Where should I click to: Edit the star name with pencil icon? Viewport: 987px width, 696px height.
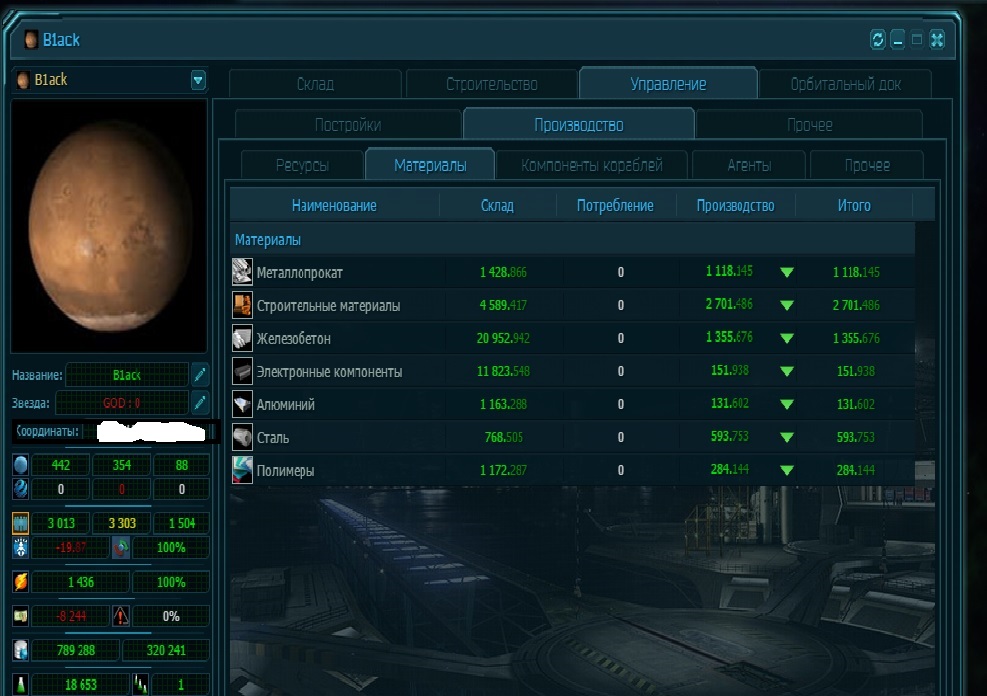(200, 403)
